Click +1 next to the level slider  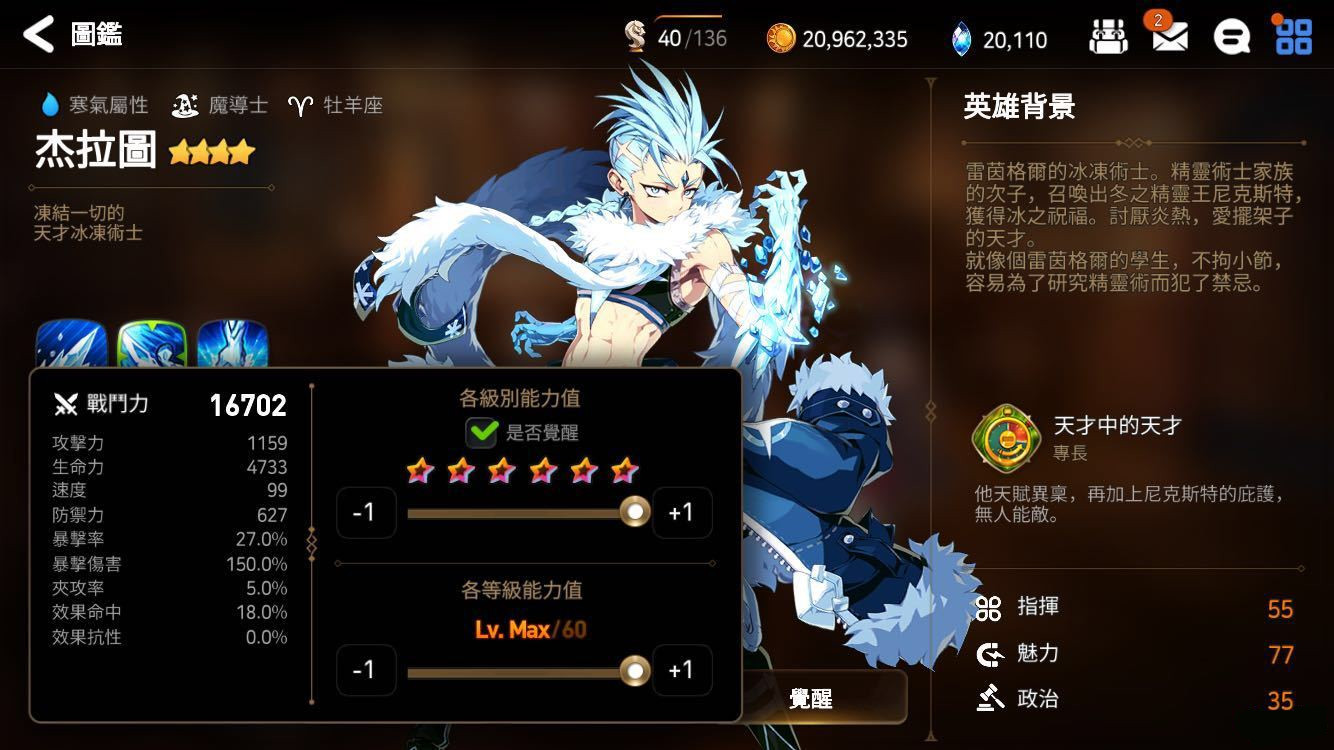point(682,670)
